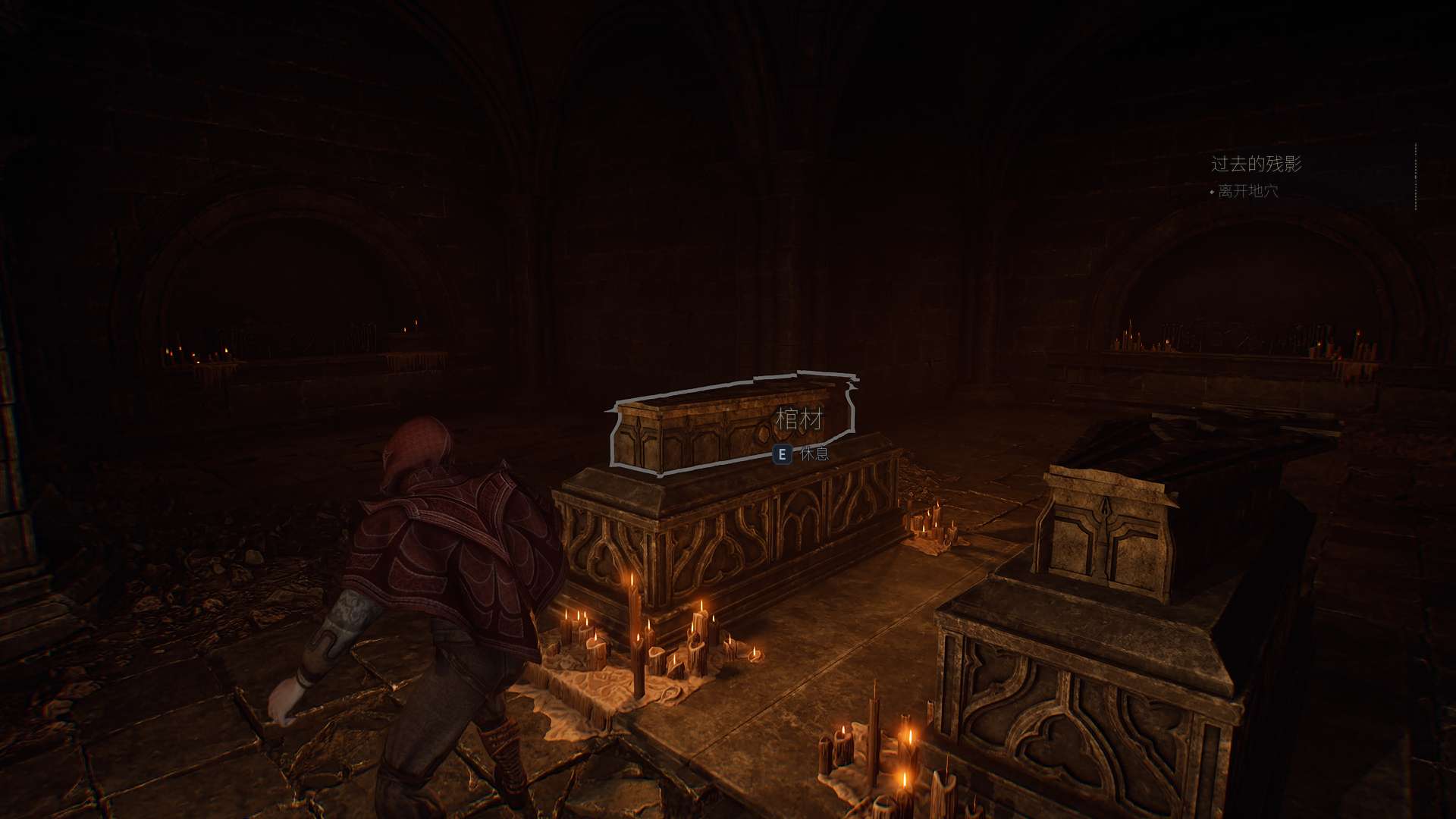Select the 过去的残影 quest tracker title
This screenshot has width=1456, height=819.
click(x=1256, y=164)
